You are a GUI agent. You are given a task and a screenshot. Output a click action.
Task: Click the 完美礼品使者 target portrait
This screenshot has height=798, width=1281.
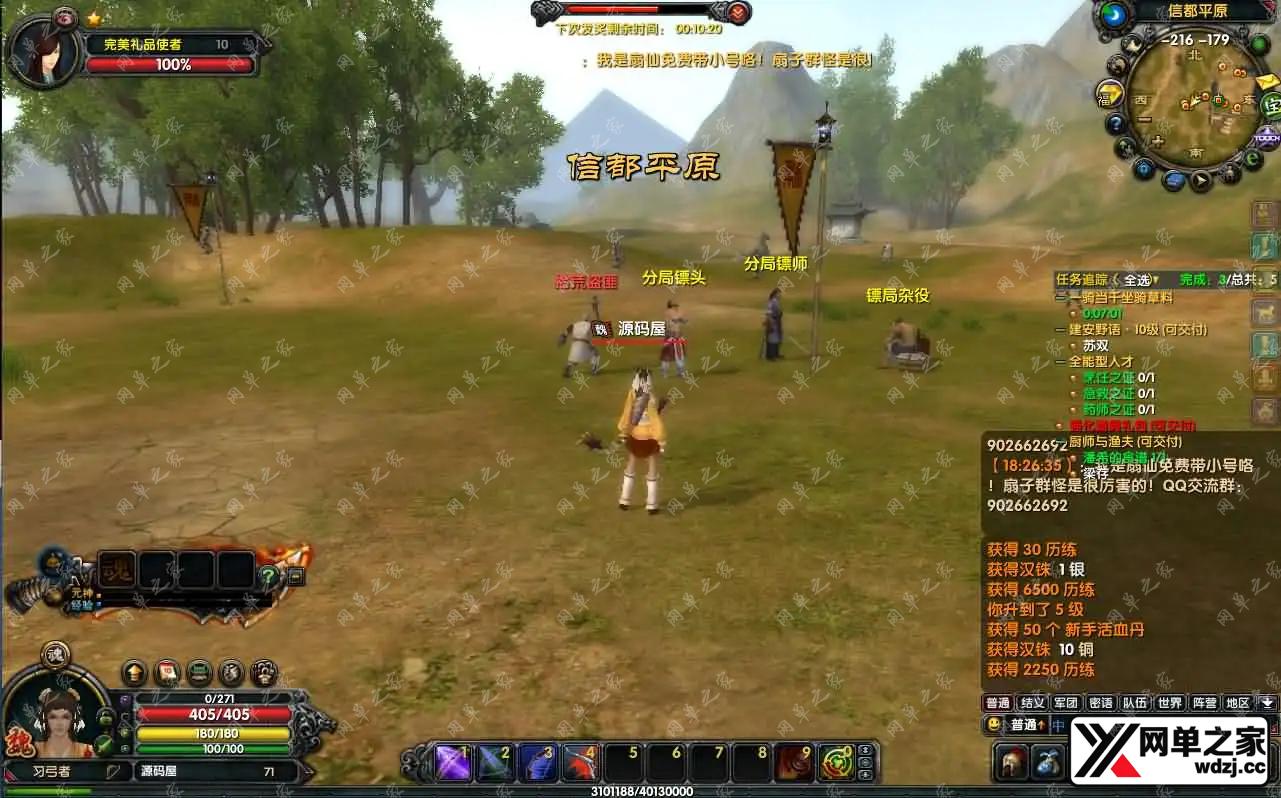click(42, 52)
